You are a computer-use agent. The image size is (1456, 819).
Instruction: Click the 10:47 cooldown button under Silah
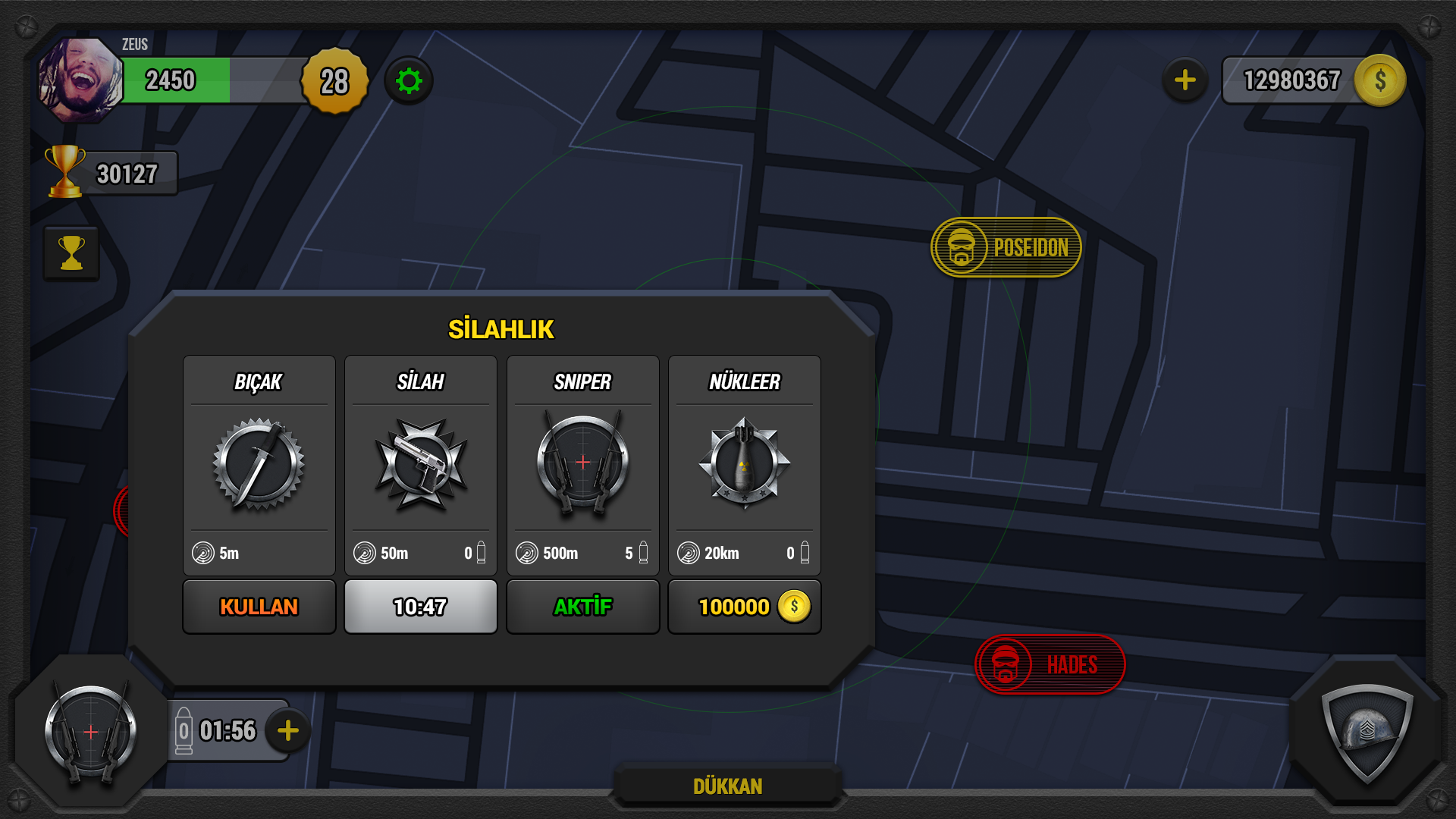point(421,607)
